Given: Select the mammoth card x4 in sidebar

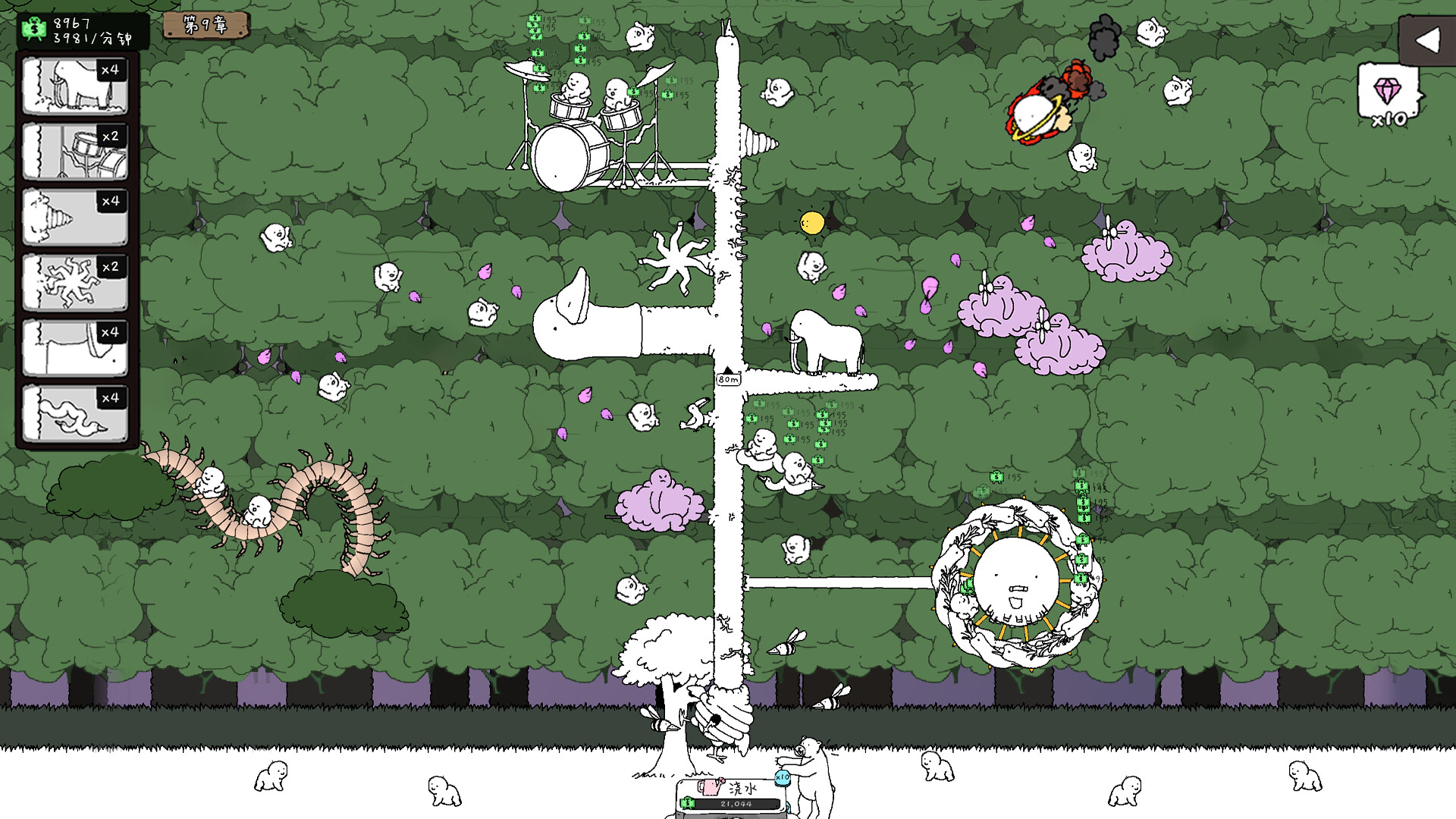Looking at the screenshot, I should point(74,86).
